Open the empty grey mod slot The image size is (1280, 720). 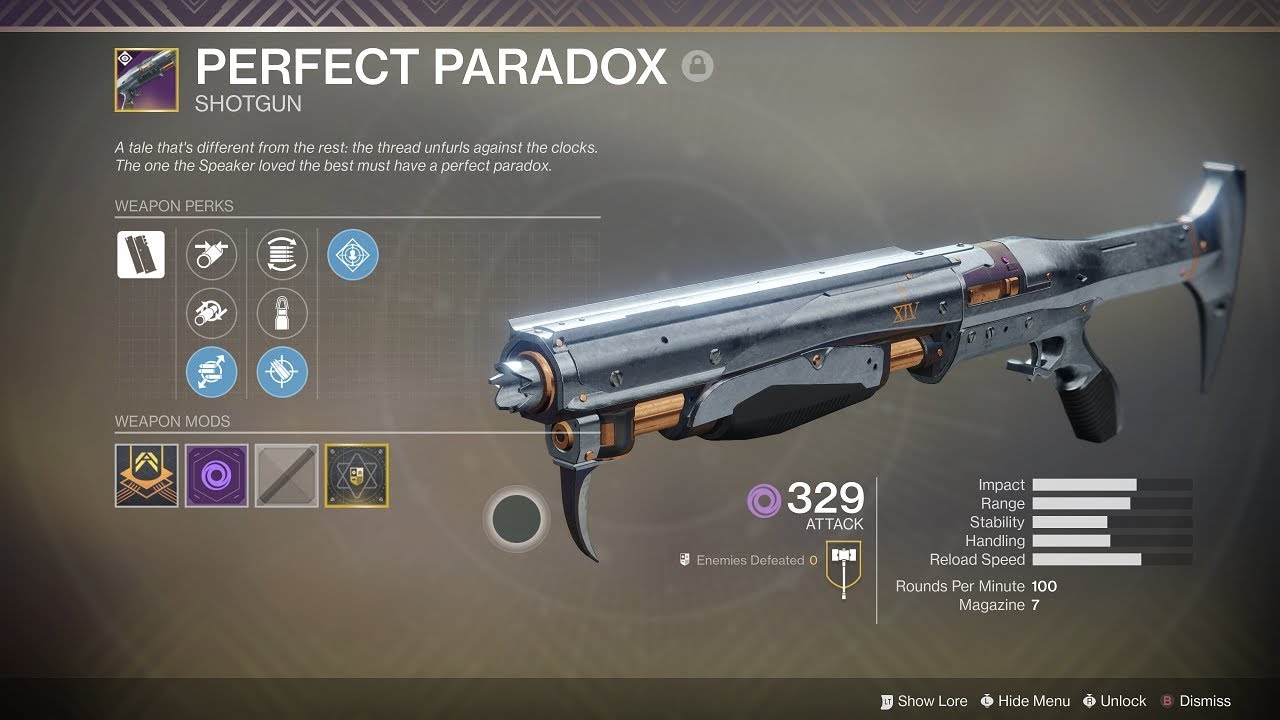coord(287,476)
